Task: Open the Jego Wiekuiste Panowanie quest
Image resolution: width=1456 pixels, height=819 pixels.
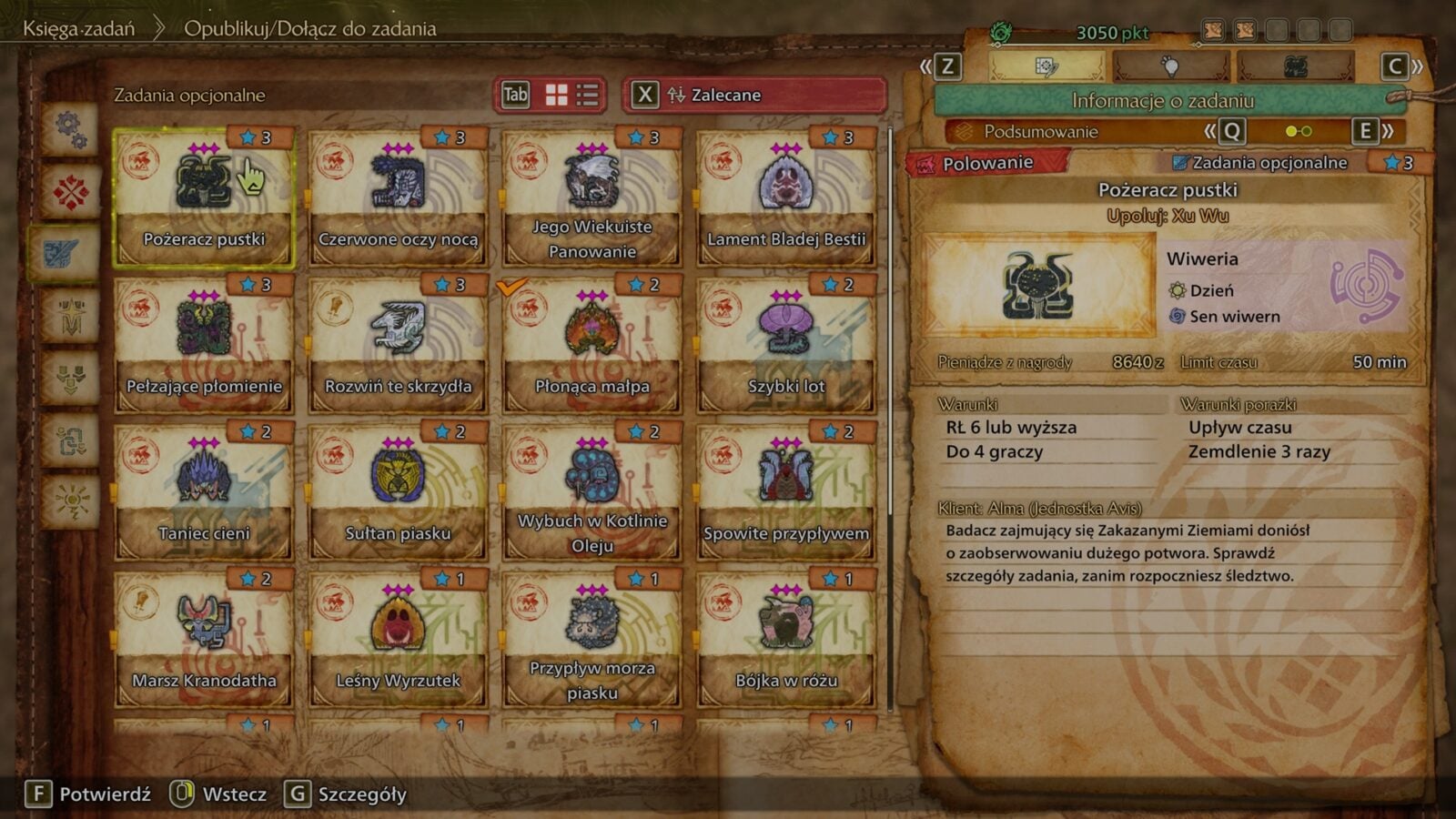Action: 591,197
